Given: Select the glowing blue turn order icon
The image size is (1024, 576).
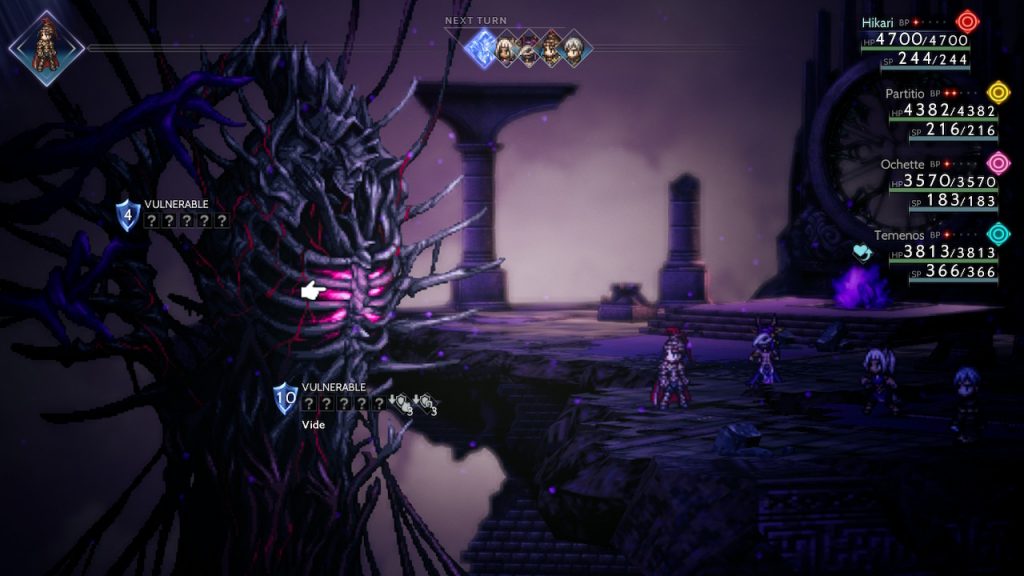Looking at the screenshot, I should pyautogui.click(x=486, y=47).
